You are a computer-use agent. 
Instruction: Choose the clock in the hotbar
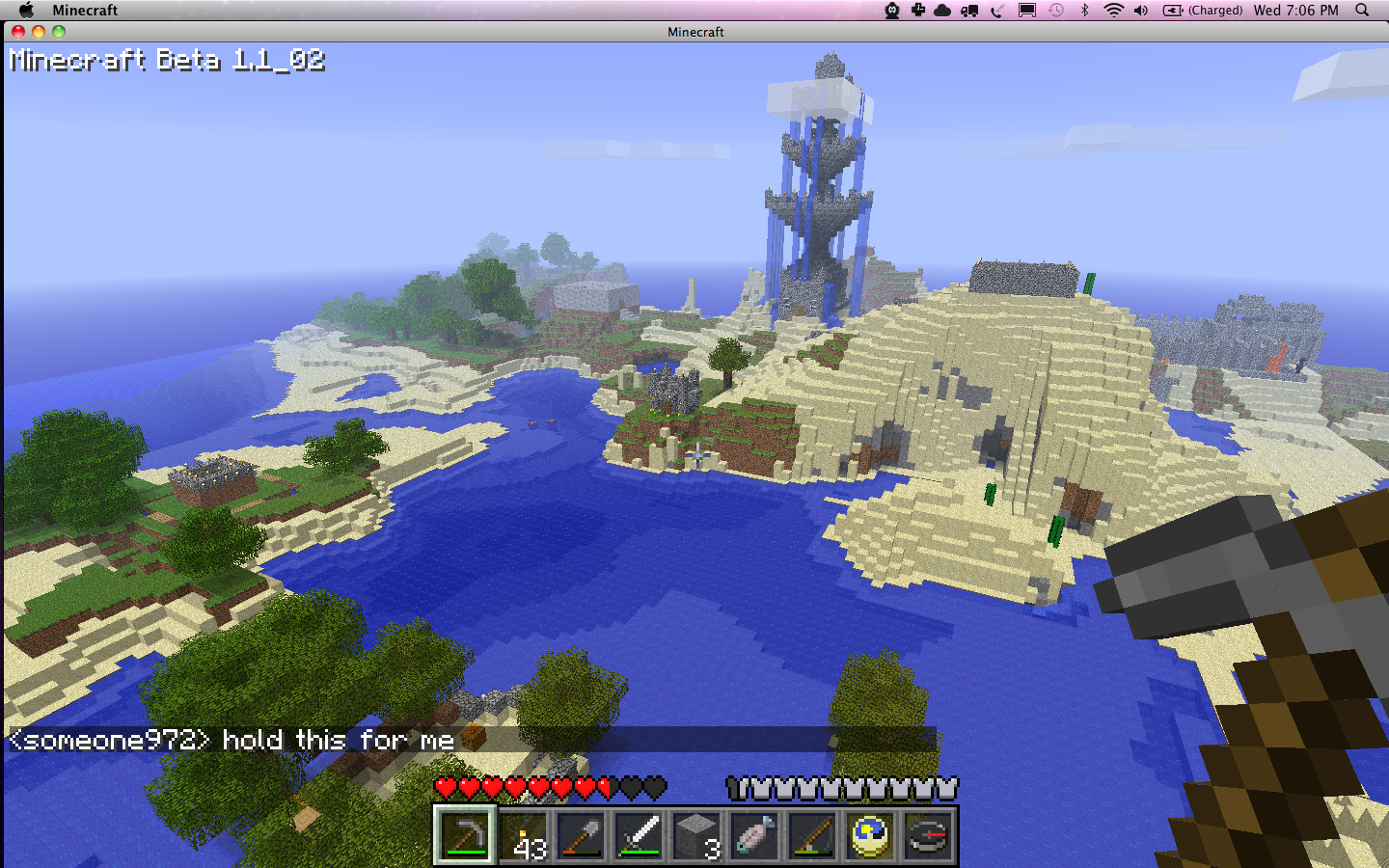coord(871,835)
